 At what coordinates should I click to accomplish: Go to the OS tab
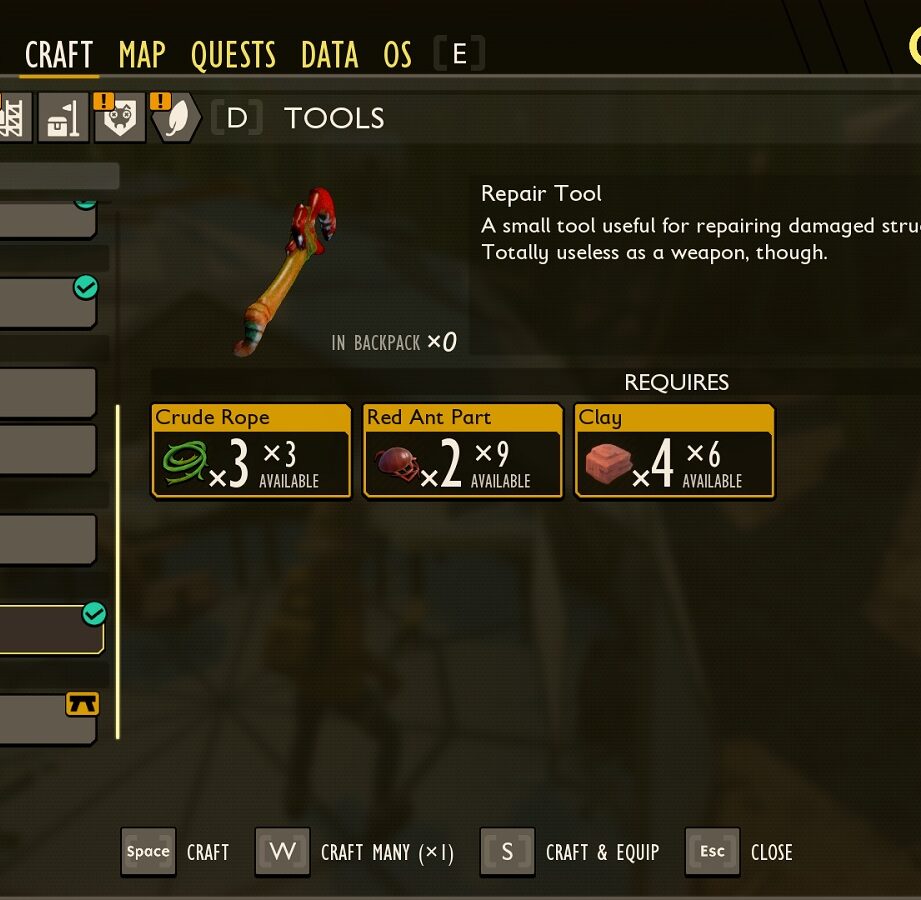click(x=397, y=54)
